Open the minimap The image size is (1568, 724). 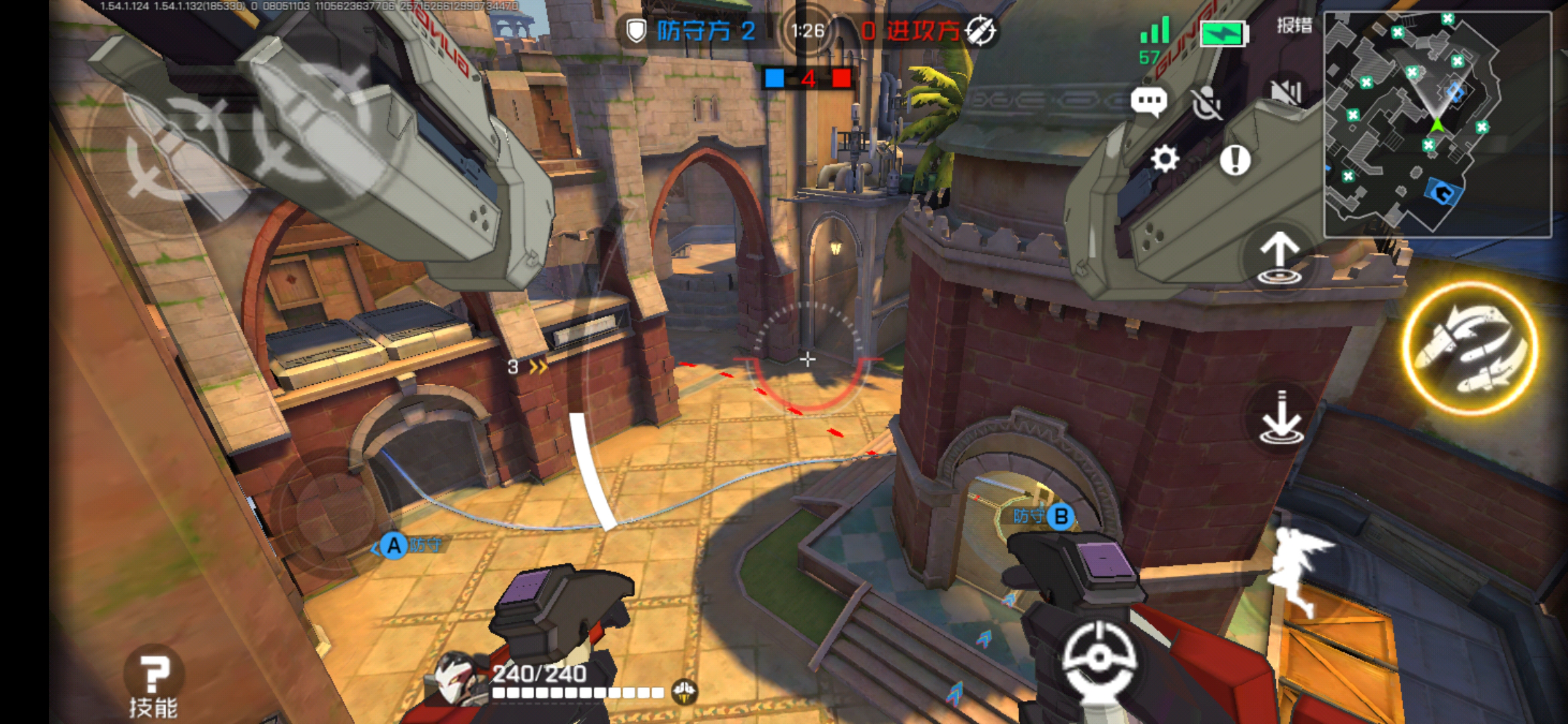click(1437, 125)
